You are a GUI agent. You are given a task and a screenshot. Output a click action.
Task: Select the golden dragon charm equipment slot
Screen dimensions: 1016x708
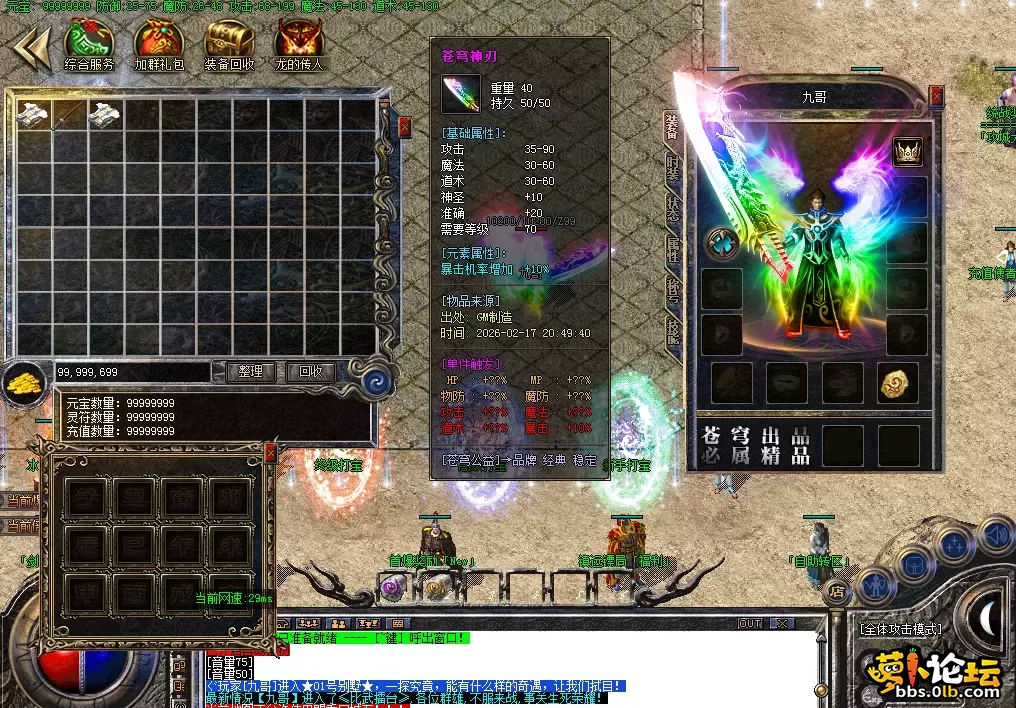tap(898, 383)
